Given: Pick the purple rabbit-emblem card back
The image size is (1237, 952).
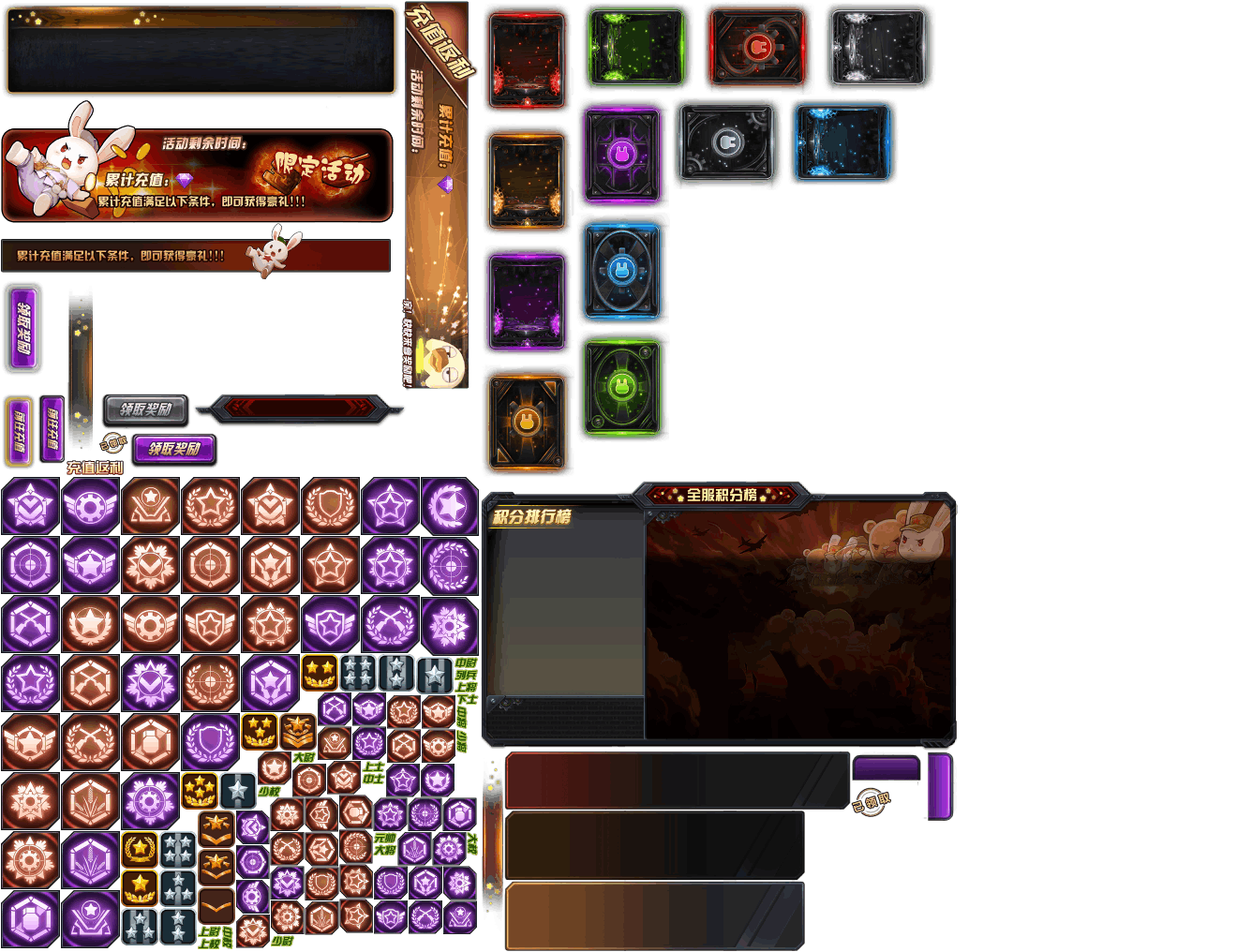Looking at the screenshot, I should tap(621, 155).
